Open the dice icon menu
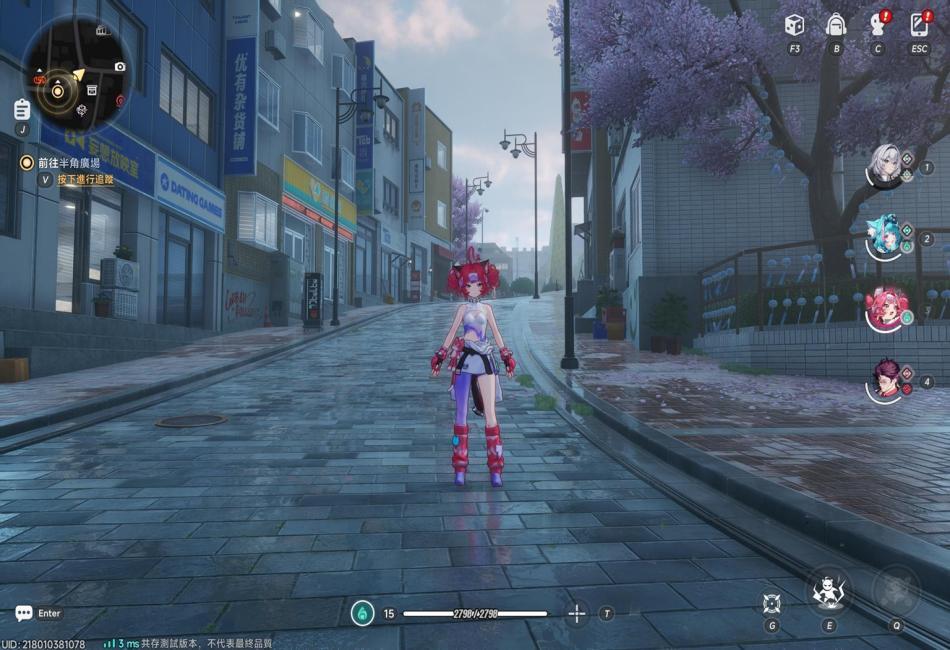 click(794, 25)
